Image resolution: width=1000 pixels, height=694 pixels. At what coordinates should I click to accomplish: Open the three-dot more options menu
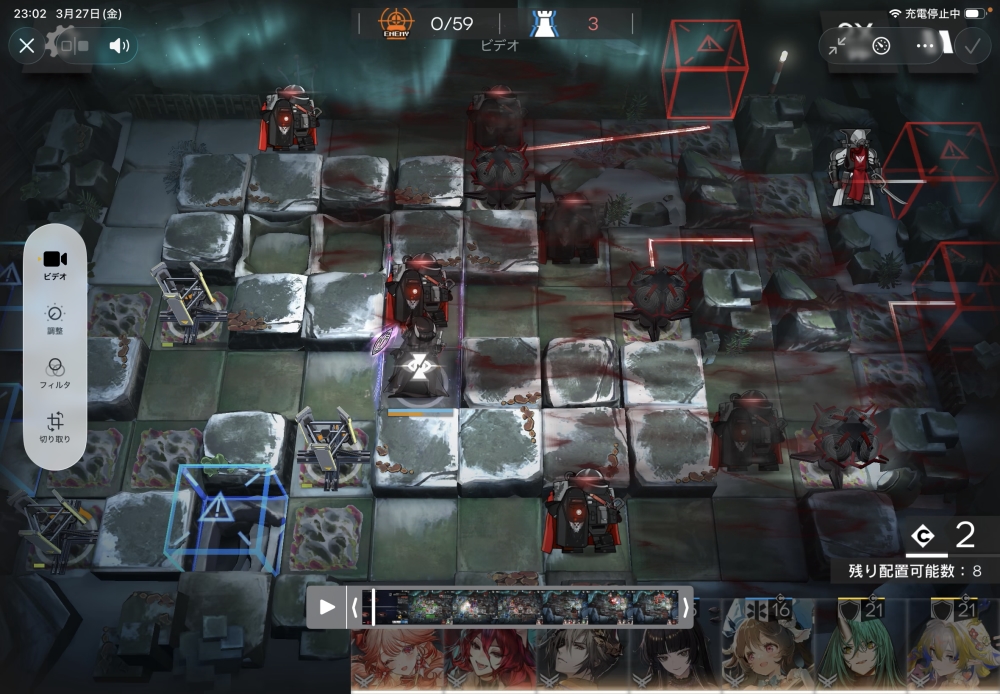pyautogui.click(x=925, y=45)
